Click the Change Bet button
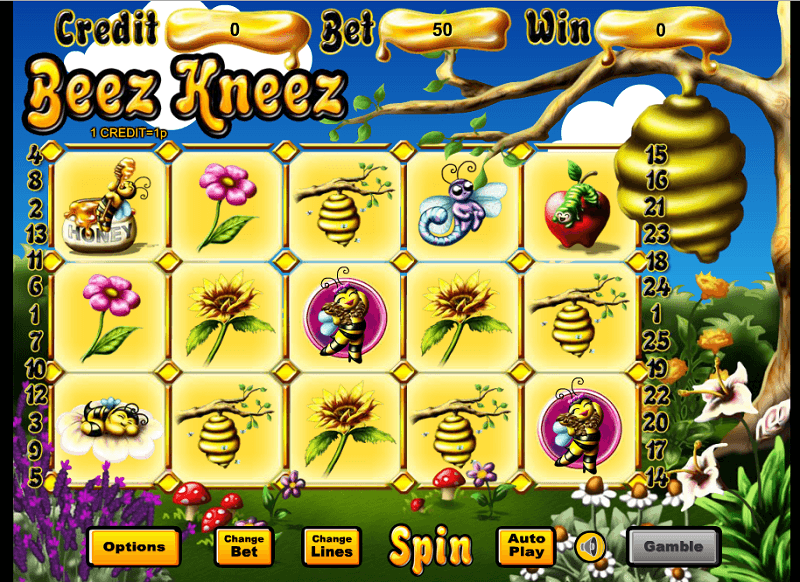The image size is (800, 582). [x=244, y=546]
